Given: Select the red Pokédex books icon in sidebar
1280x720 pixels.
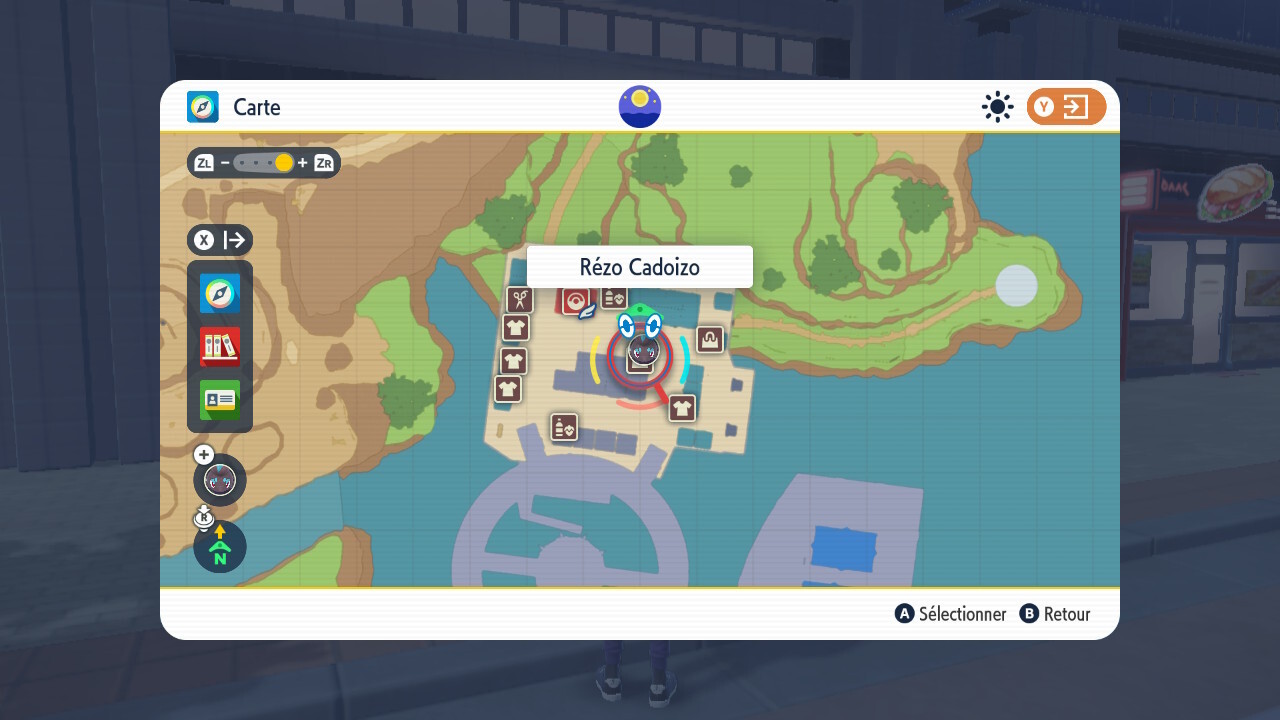Looking at the screenshot, I should [219, 348].
